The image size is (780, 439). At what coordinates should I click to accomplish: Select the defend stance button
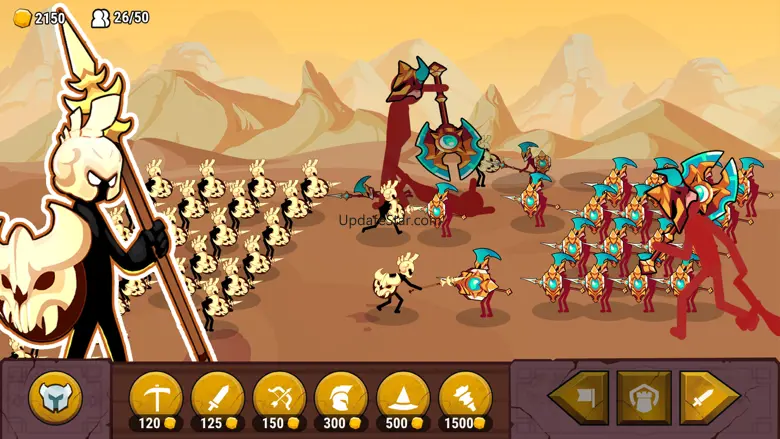[x=644, y=398]
